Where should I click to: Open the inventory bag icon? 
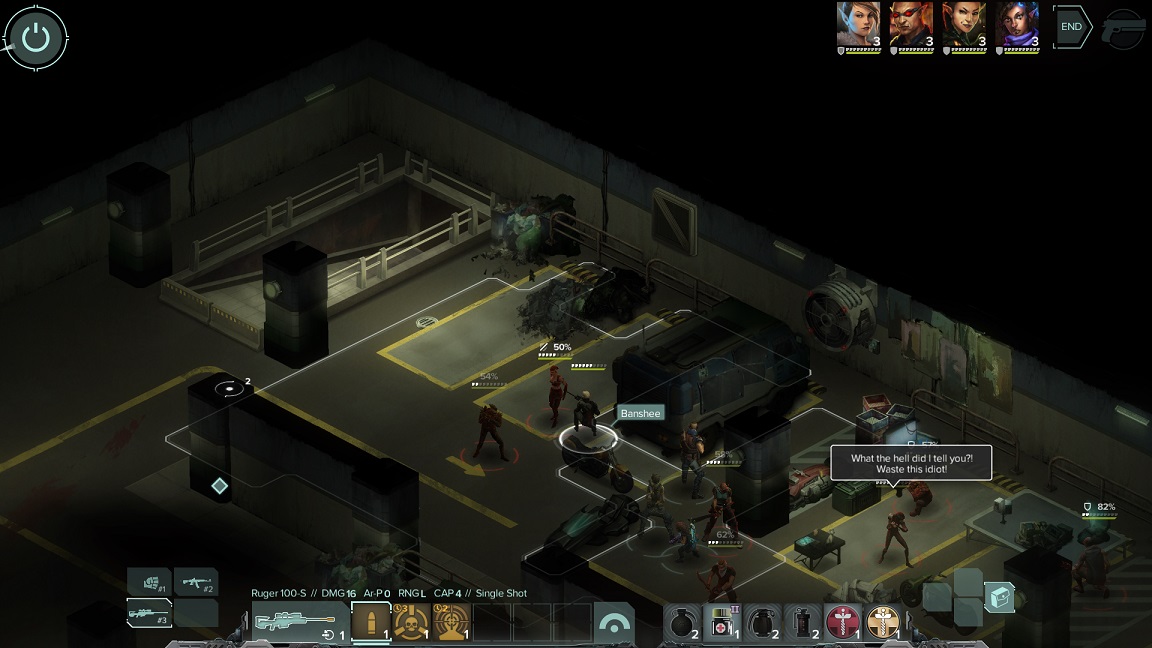(1000, 598)
